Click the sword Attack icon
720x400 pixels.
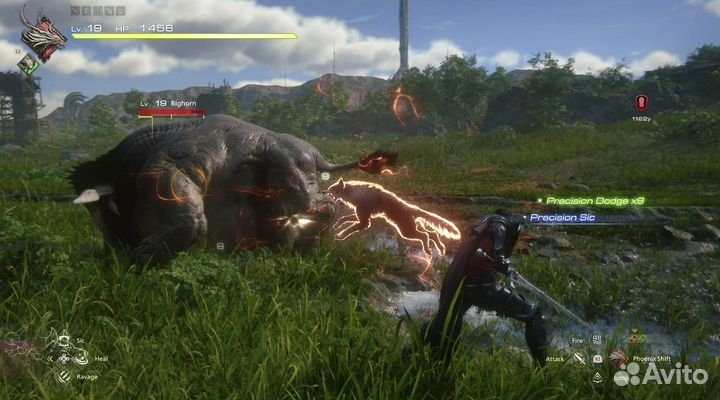tap(579, 358)
